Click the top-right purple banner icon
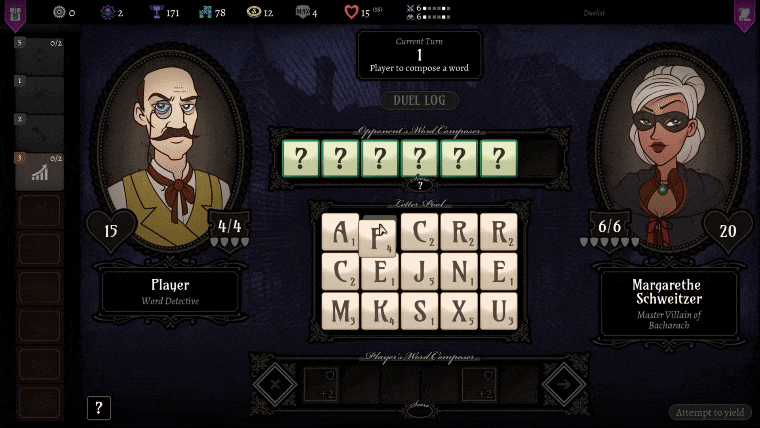Image resolution: width=760 pixels, height=428 pixels. point(744,14)
